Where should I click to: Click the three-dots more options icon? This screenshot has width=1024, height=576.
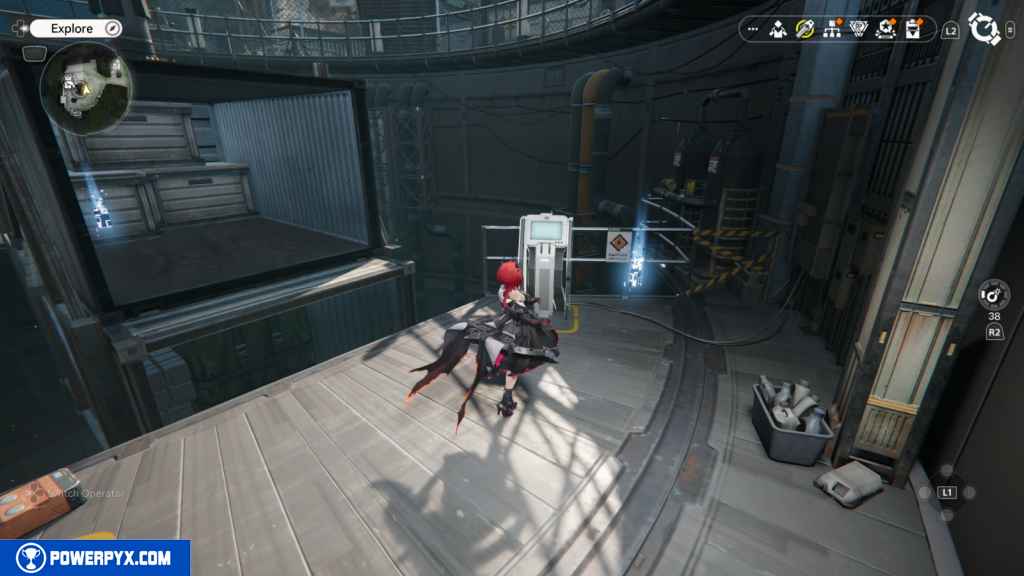(753, 29)
